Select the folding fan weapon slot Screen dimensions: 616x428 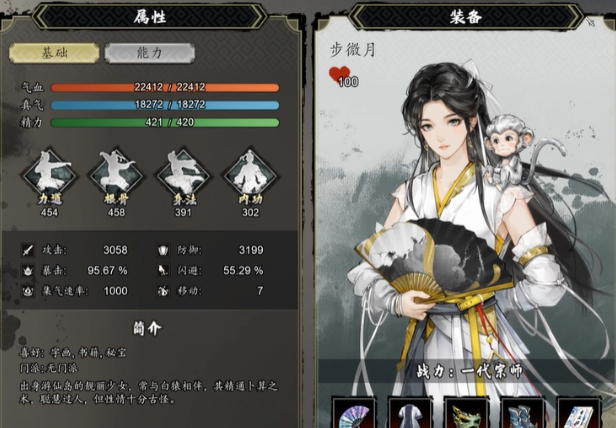[x=353, y=415]
